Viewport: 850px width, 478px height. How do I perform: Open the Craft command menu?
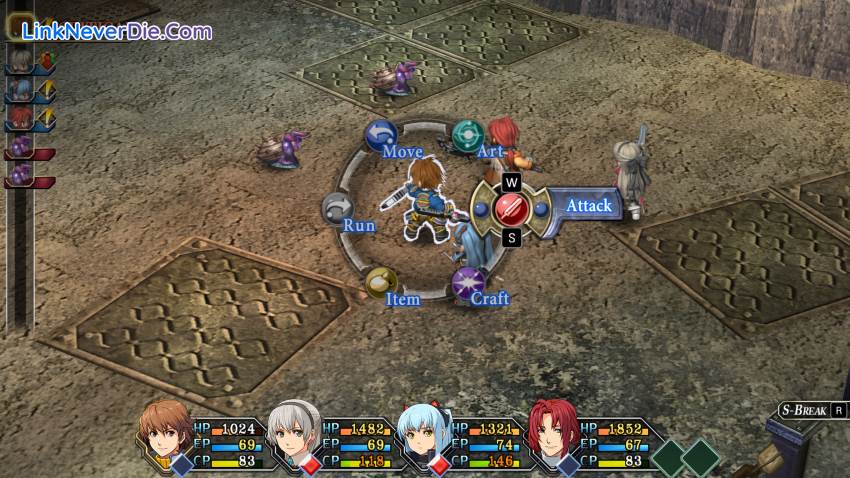tap(467, 283)
